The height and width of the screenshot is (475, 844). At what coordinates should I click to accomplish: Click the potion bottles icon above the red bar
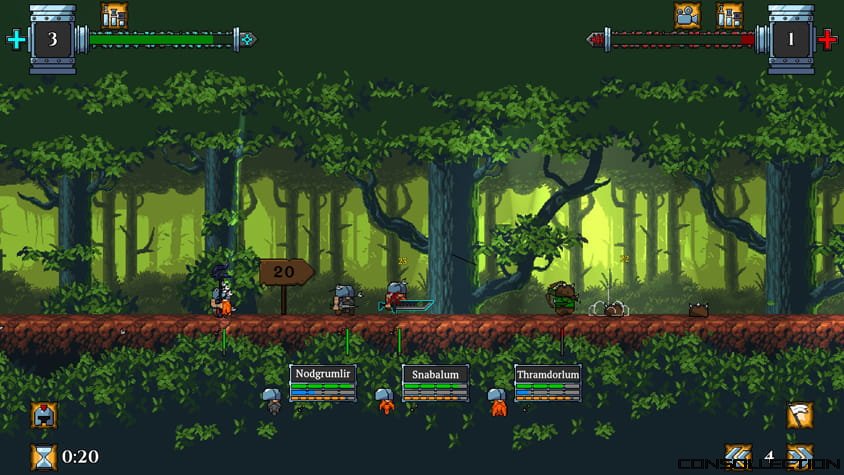[x=730, y=15]
